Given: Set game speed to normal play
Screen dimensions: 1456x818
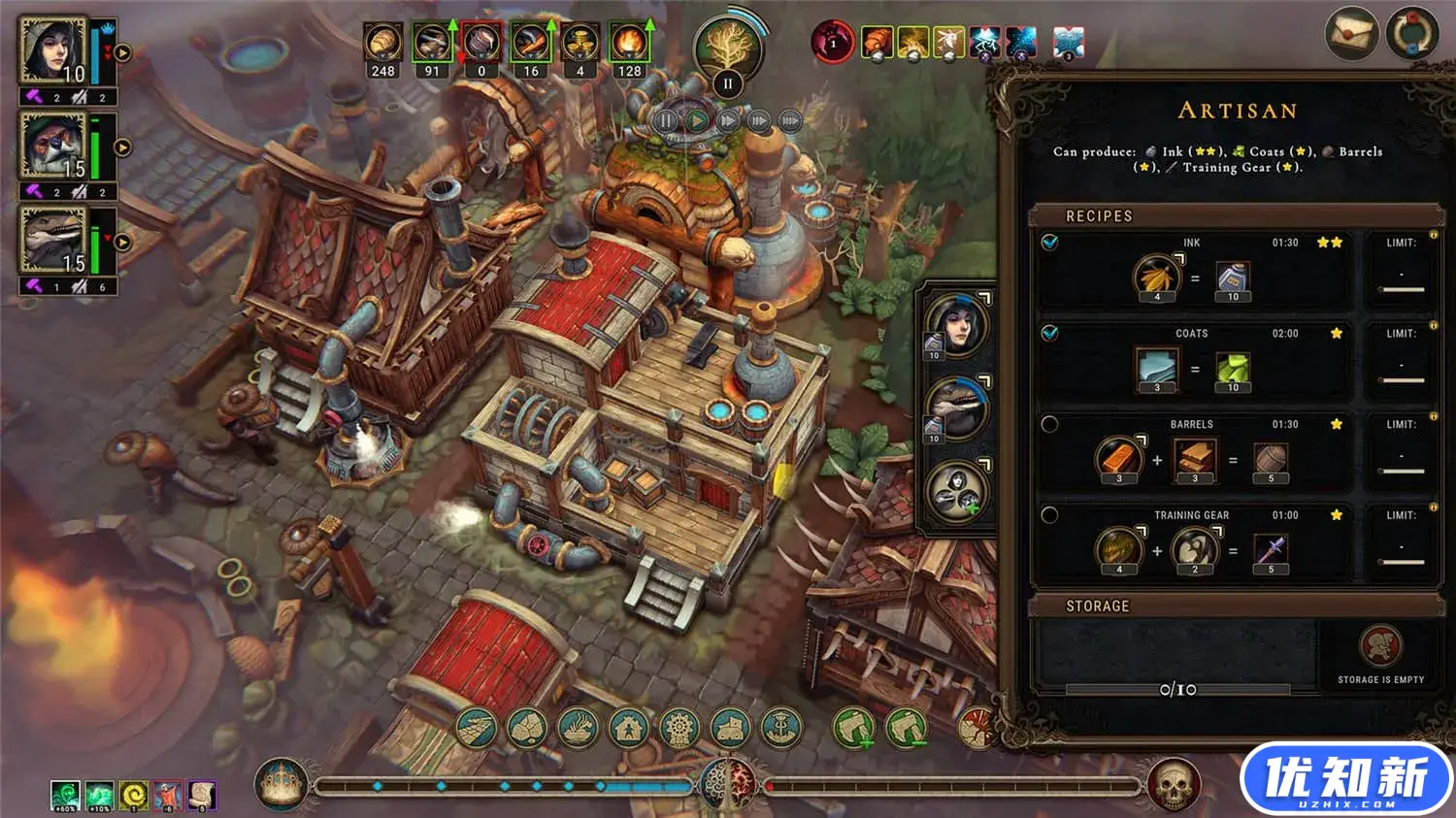Looking at the screenshot, I should click(697, 121).
